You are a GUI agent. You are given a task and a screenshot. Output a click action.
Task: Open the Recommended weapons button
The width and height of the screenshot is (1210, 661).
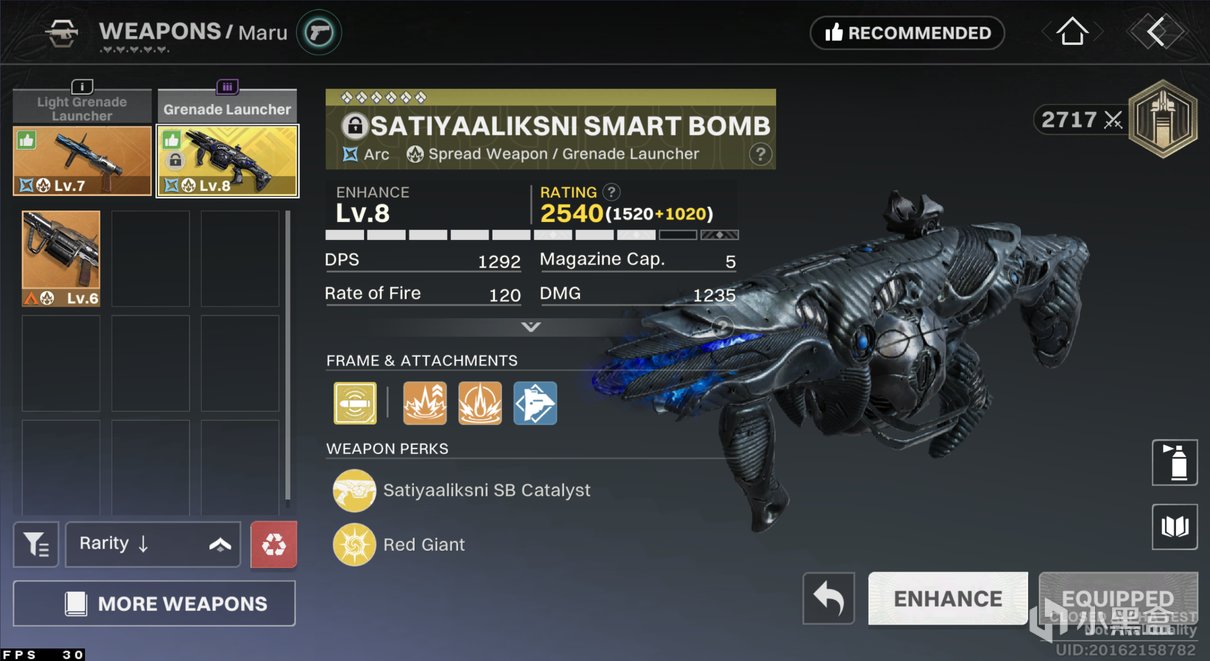(907, 33)
